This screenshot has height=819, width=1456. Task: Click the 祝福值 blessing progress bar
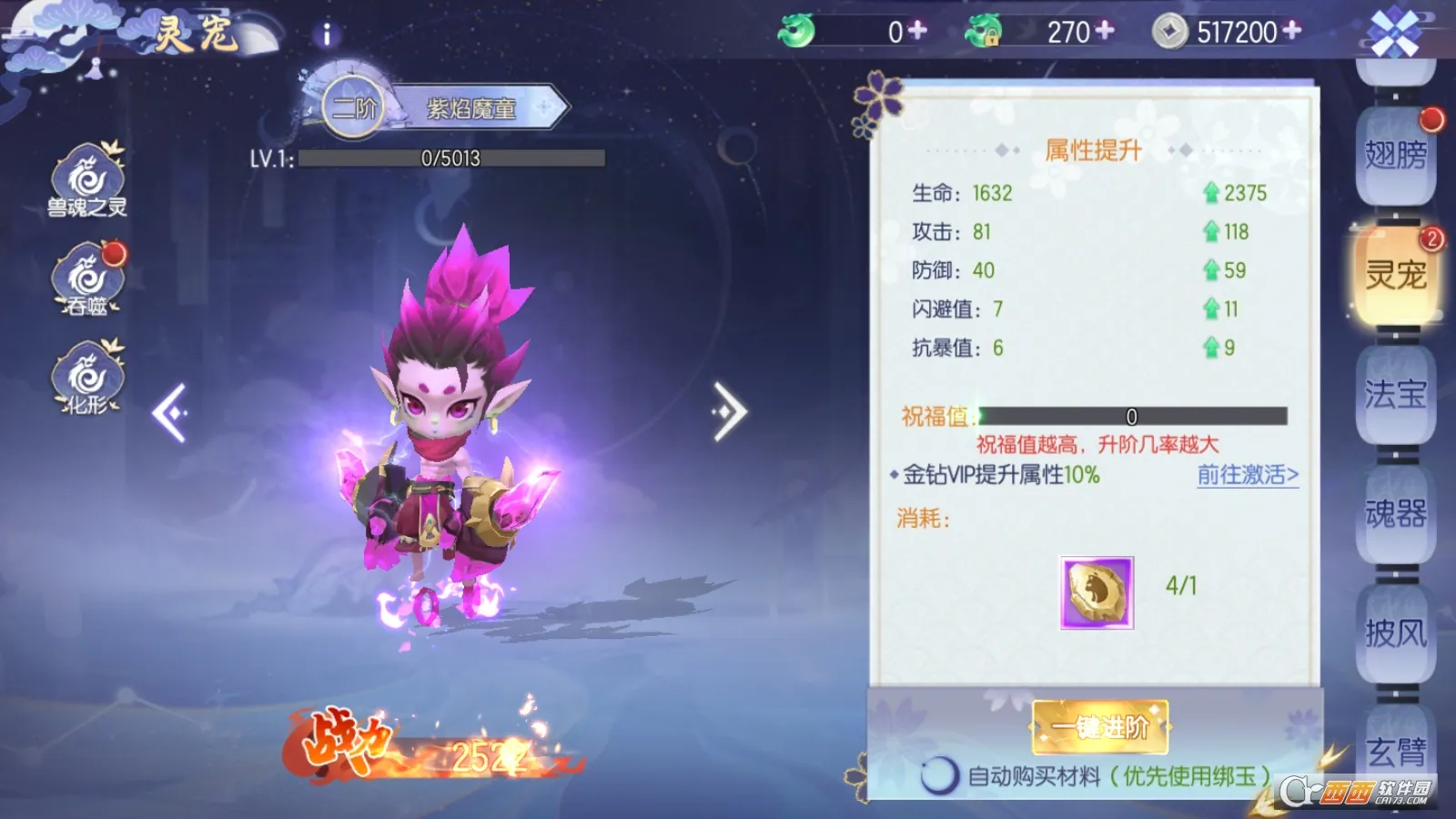coord(1133,417)
